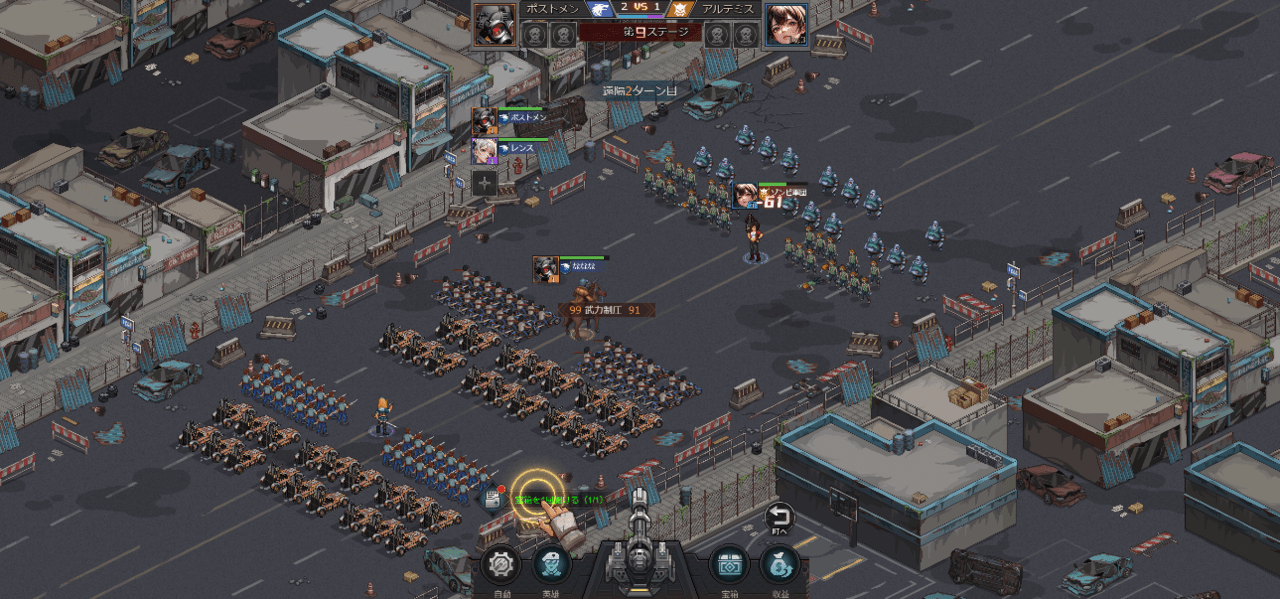The width and height of the screenshot is (1280, 599).
Task: Open the 宝箱 treasure chest menu
Action: (729, 565)
